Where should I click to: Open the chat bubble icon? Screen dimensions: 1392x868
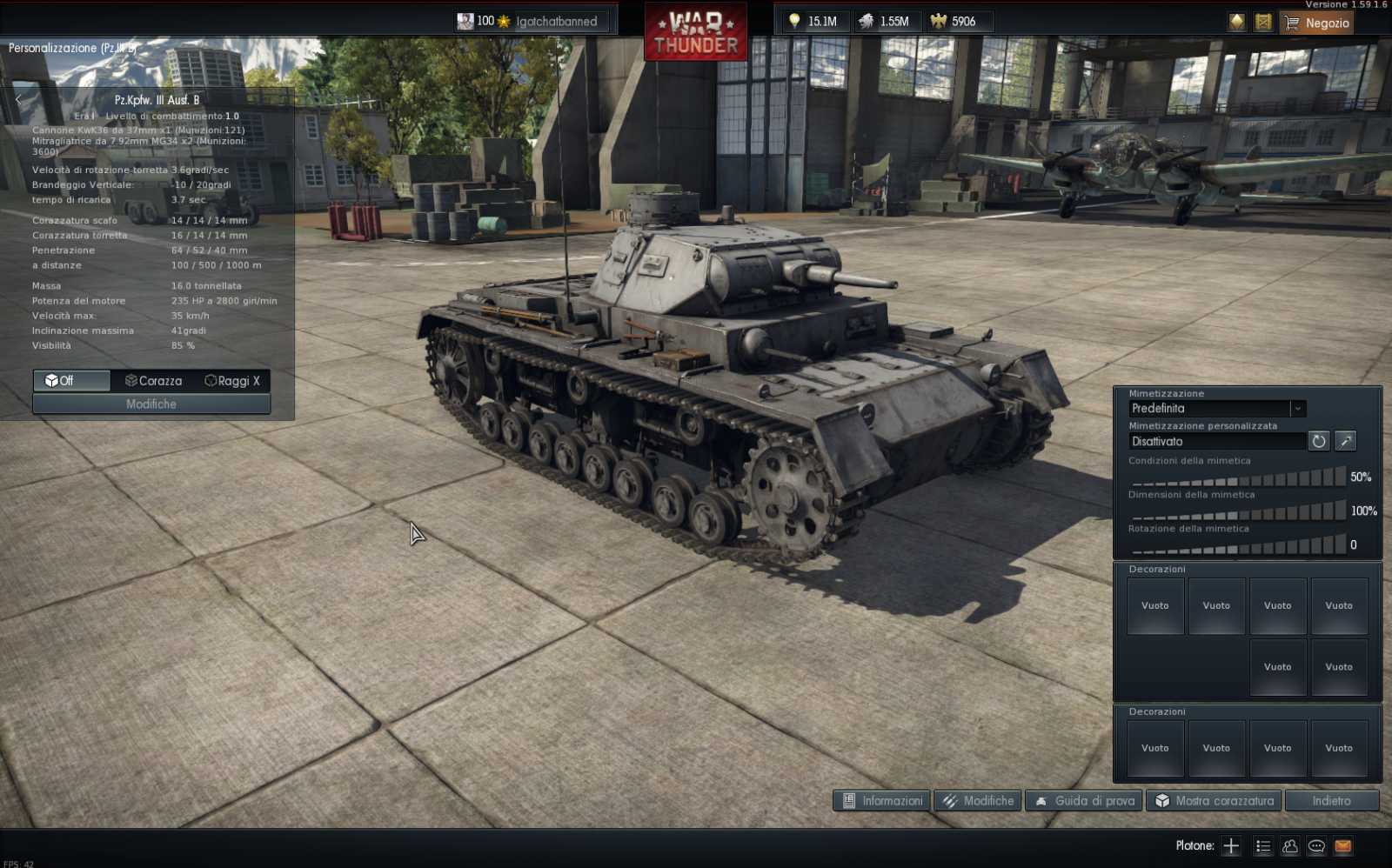click(1316, 845)
